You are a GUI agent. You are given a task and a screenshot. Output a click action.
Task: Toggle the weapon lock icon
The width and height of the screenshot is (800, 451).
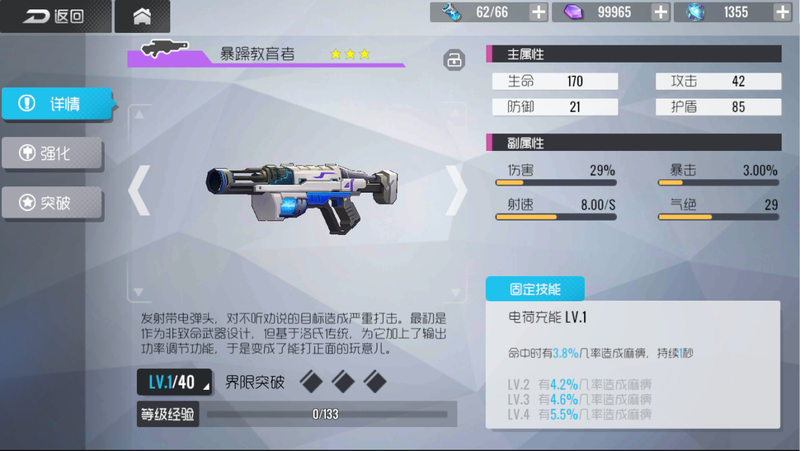(454, 60)
